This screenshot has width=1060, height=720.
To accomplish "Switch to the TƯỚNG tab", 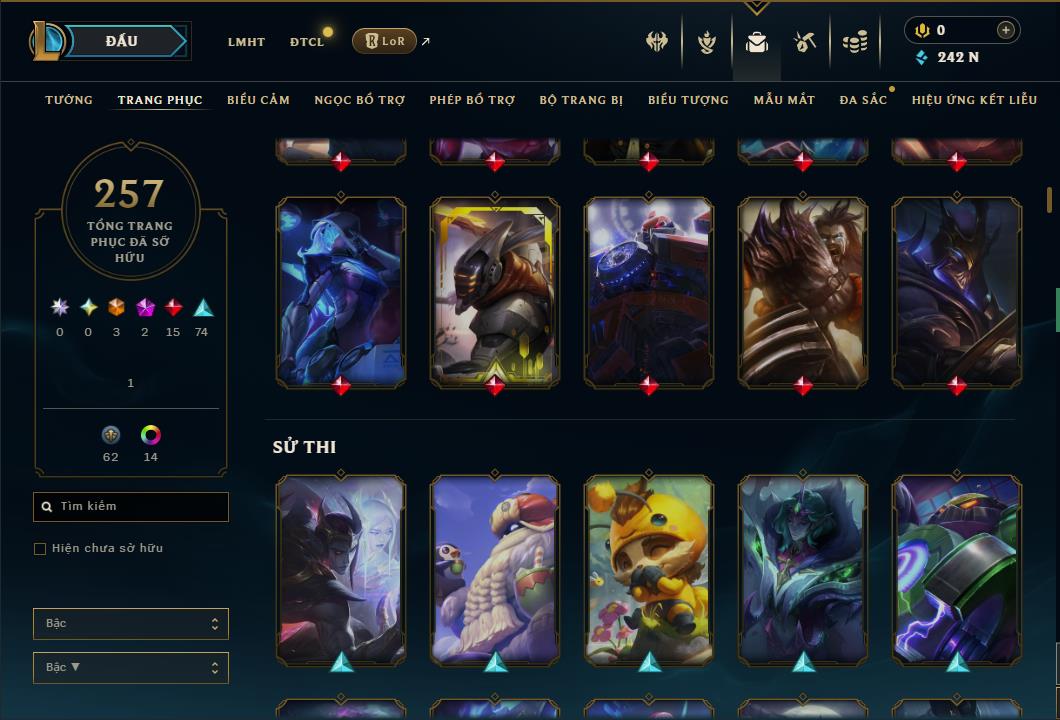I will pyautogui.click(x=69, y=100).
